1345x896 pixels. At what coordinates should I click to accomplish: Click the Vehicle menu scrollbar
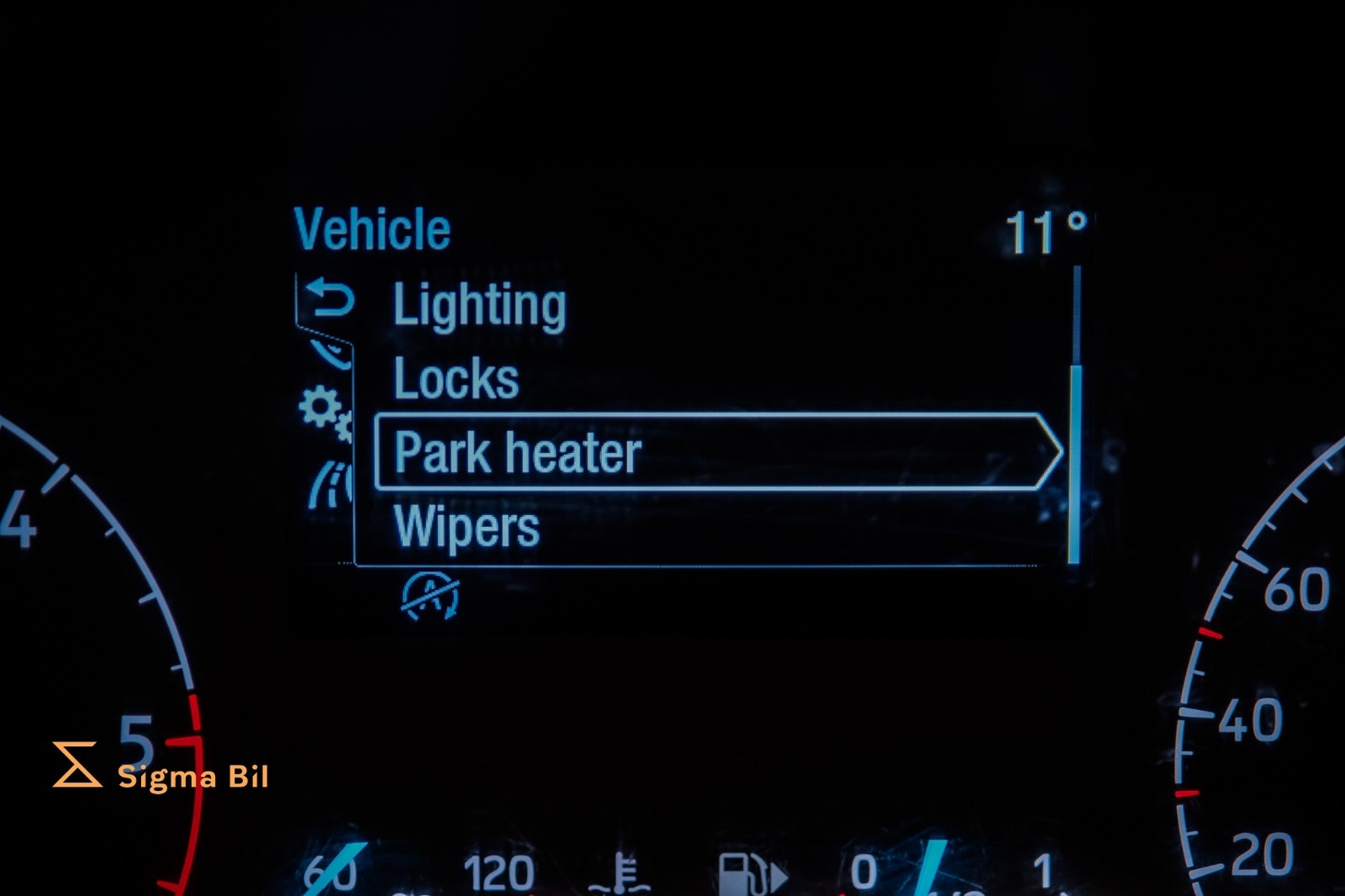point(1074,463)
